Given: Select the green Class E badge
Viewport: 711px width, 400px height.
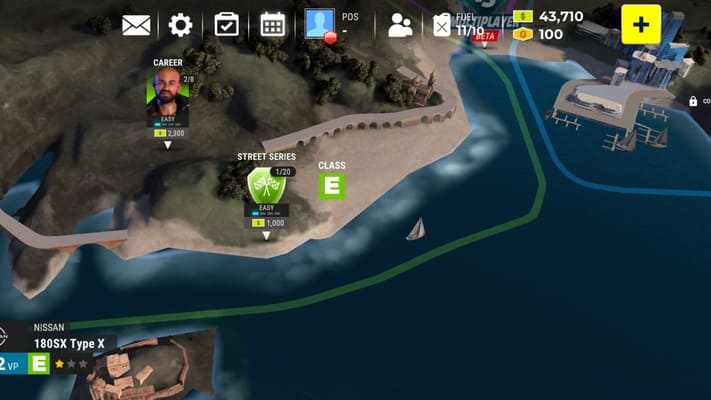Looking at the screenshot, I should [331, 186].
